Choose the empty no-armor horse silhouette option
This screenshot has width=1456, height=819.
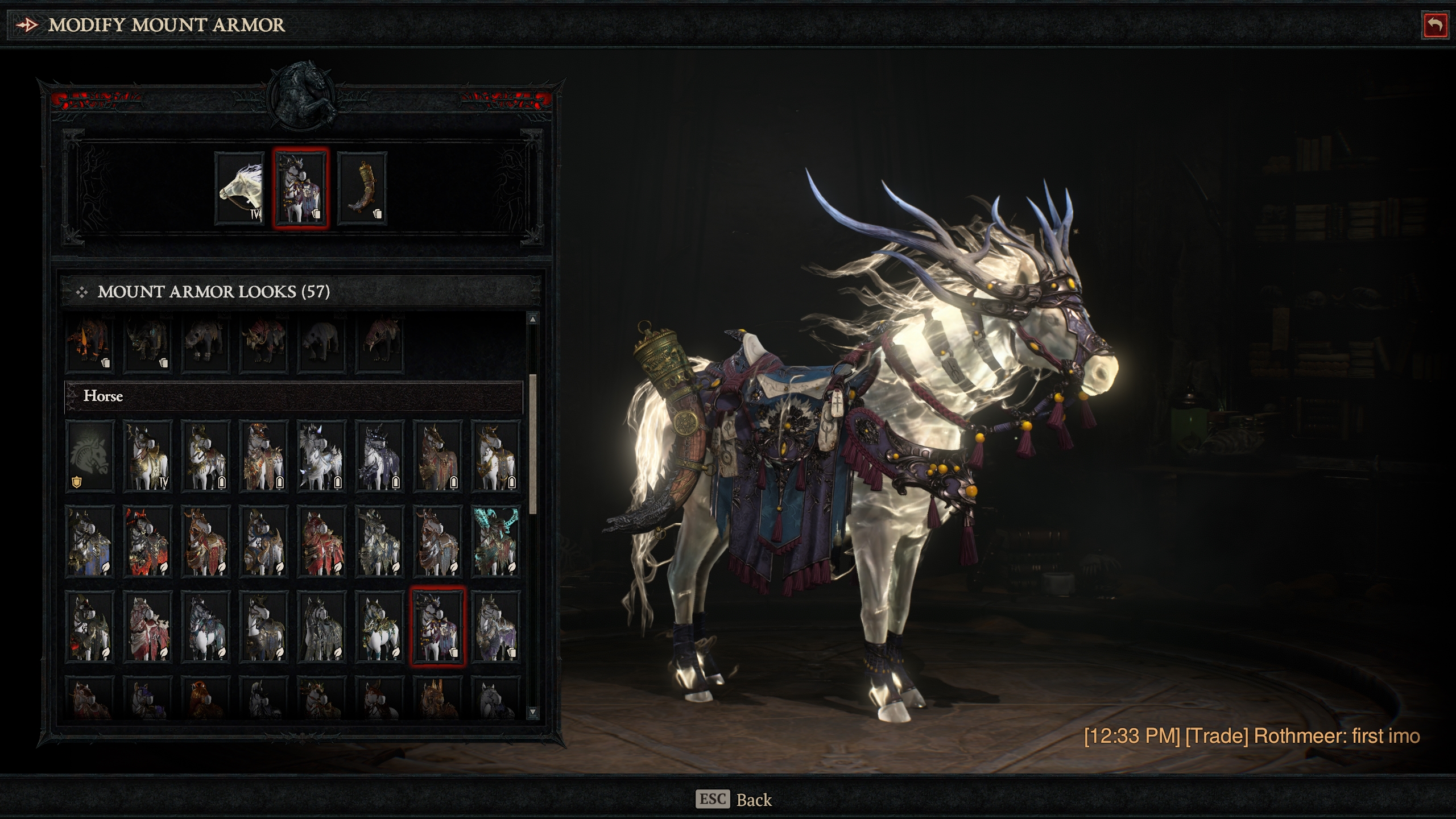click(x=90, y=456)
